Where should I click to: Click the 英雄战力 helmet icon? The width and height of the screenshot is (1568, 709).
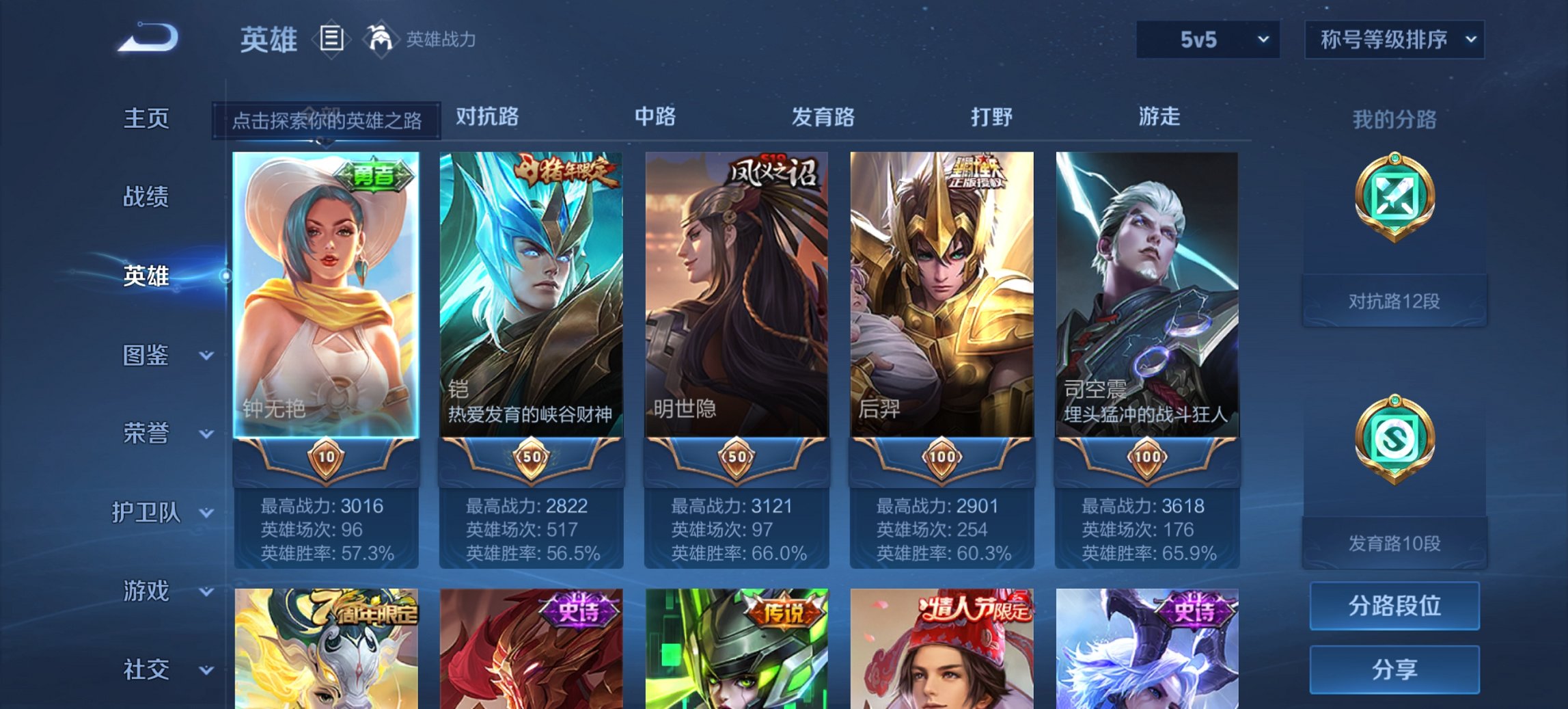point(381,40)
